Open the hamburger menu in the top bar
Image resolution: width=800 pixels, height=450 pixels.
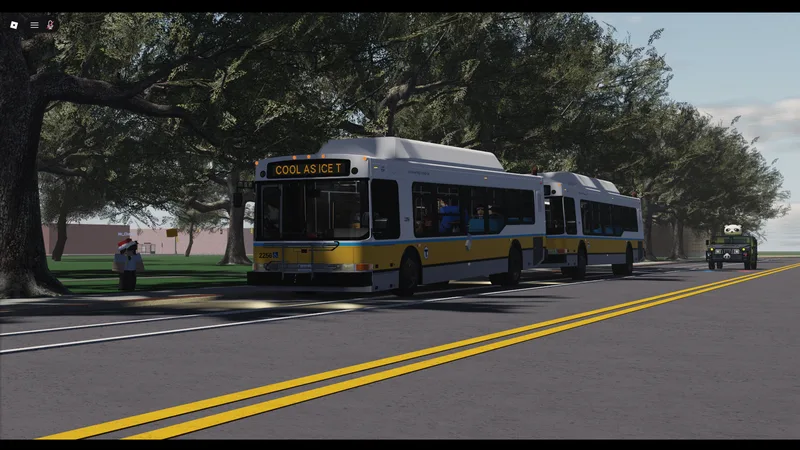34,24
